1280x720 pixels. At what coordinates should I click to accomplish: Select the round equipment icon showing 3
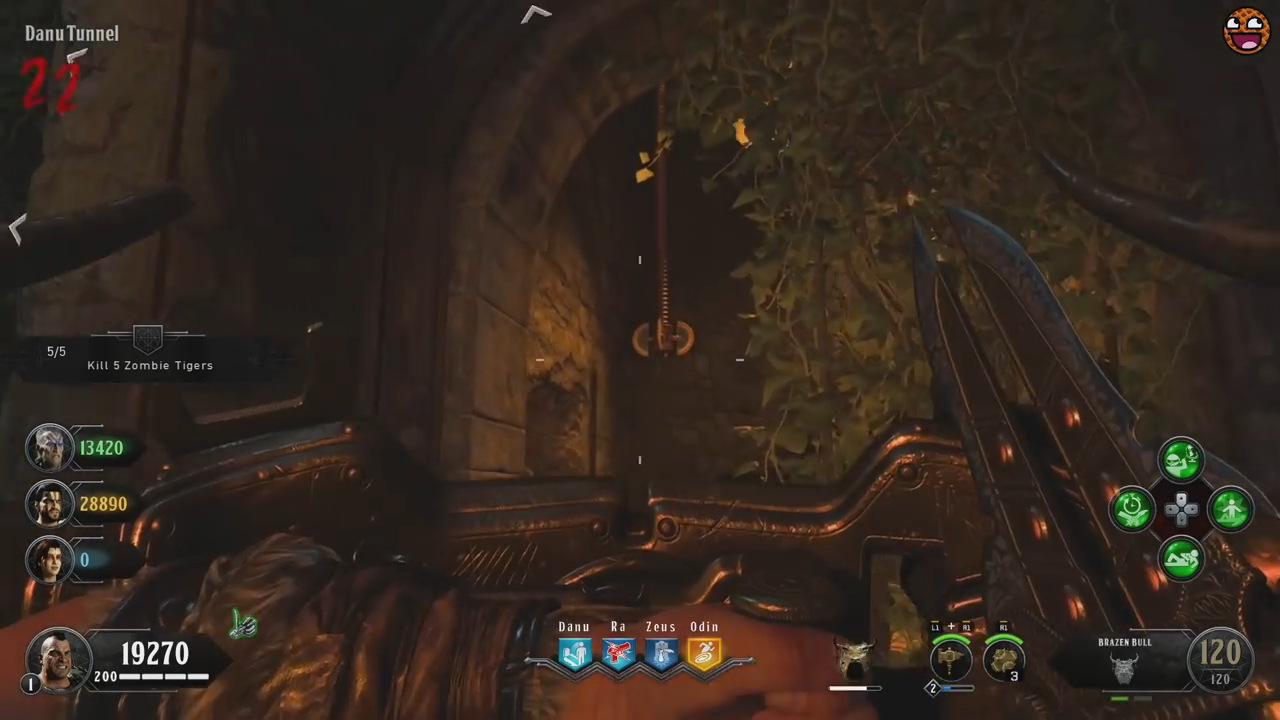click(1002, 659)
